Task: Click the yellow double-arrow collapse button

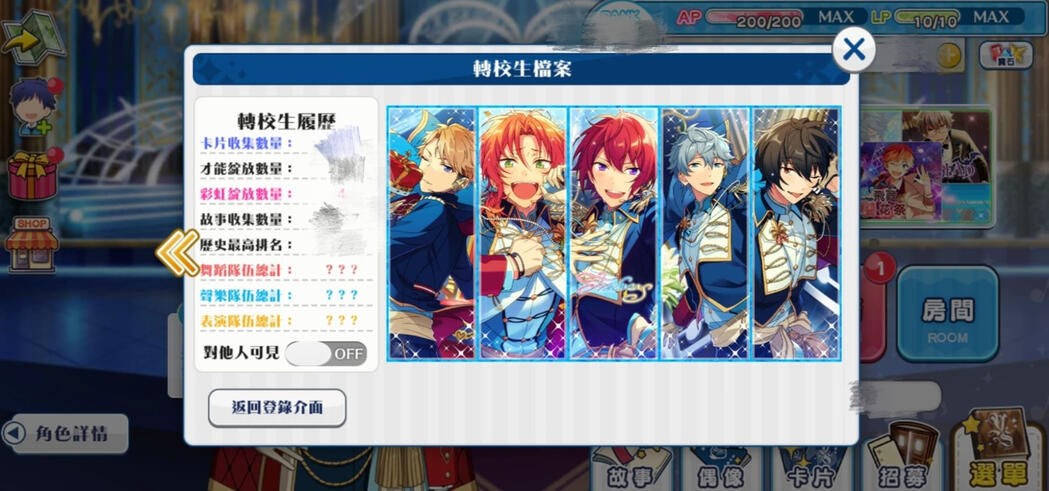Action: pyautogui.click(x=177, y=253)
